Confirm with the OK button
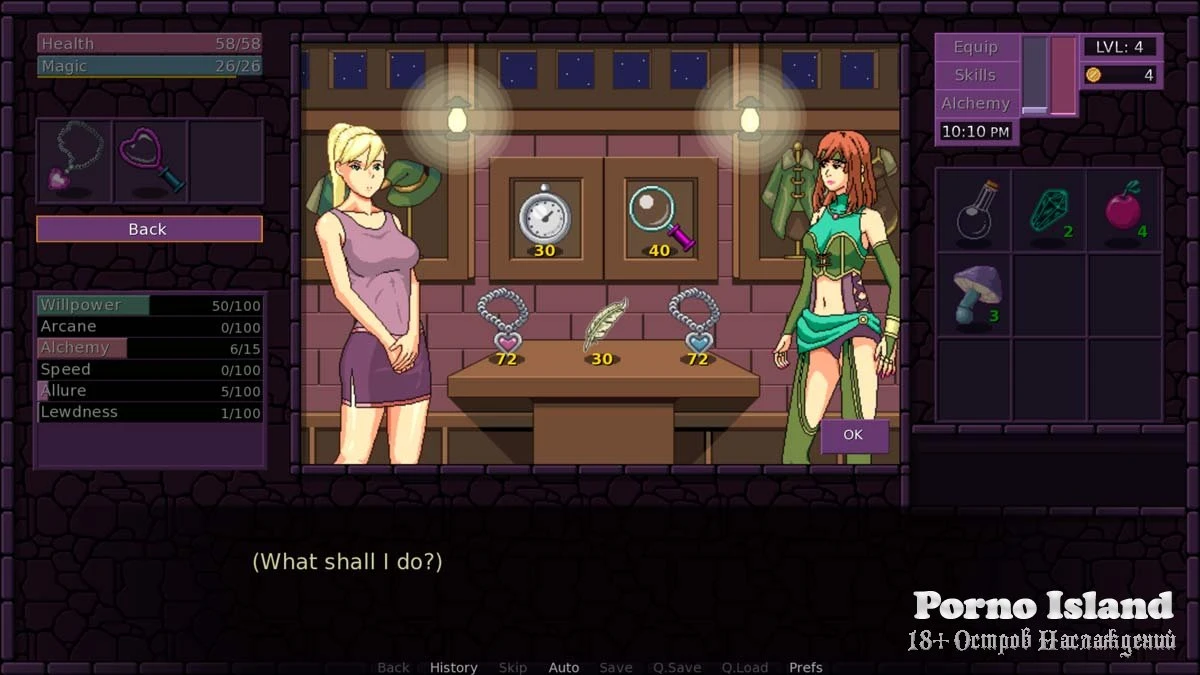Image resolution: width=1200 pixels, height=675 pixels. click(853, 435)
